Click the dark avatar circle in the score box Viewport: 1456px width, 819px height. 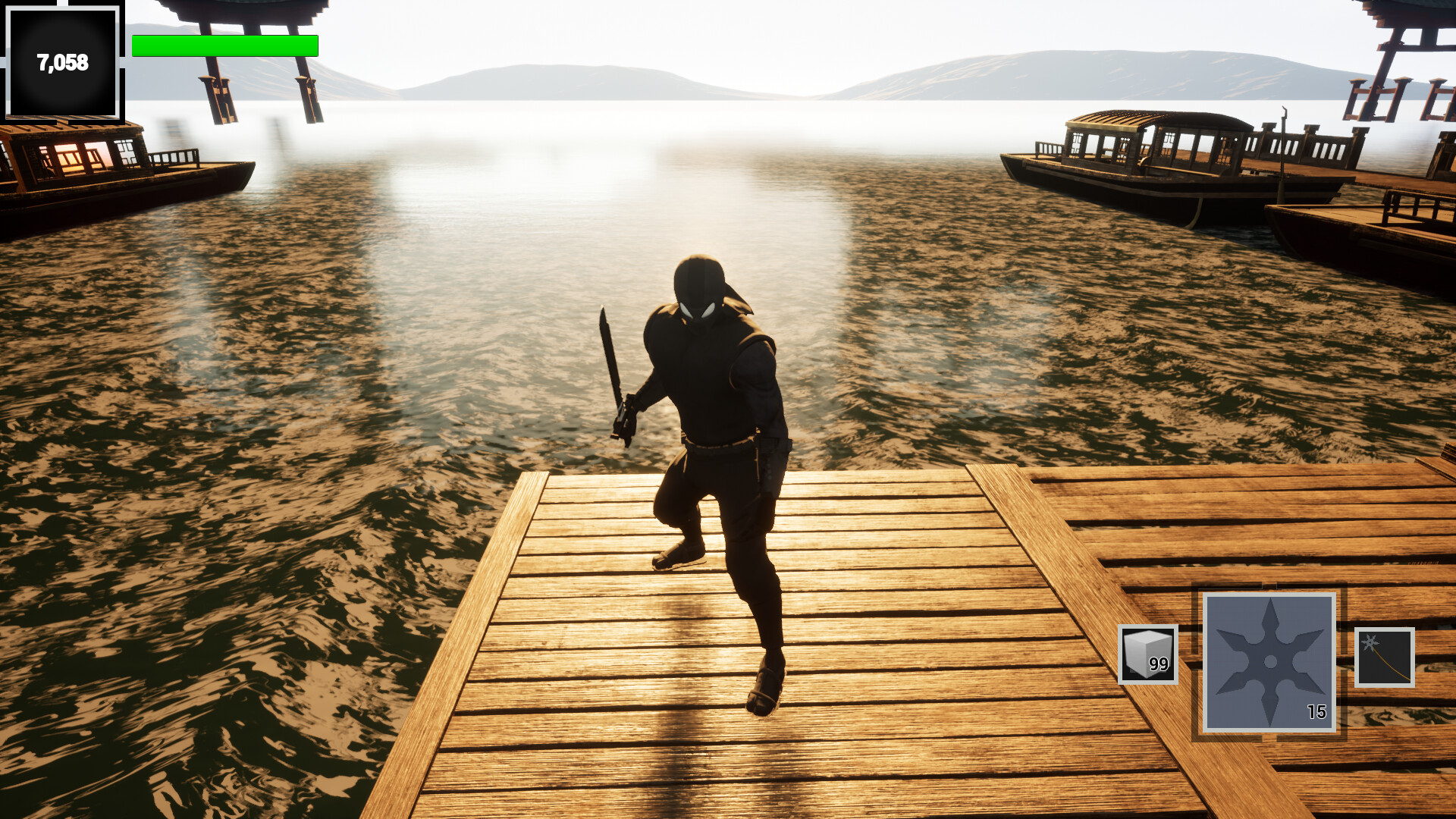coord(63,62)
